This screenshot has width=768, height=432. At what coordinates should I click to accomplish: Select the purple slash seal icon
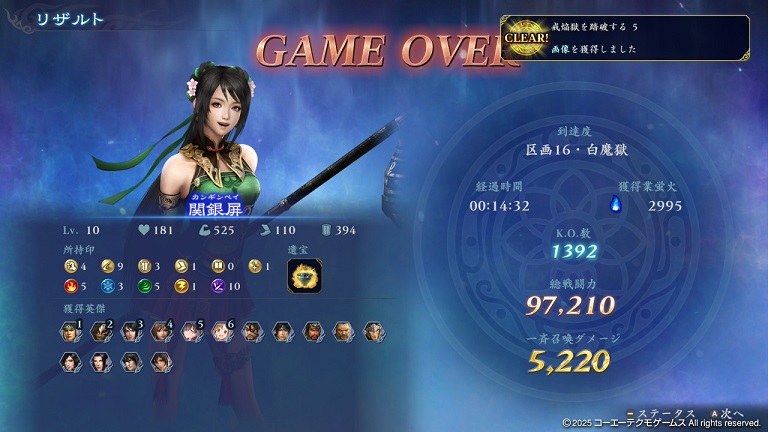(x=220, y=287)
